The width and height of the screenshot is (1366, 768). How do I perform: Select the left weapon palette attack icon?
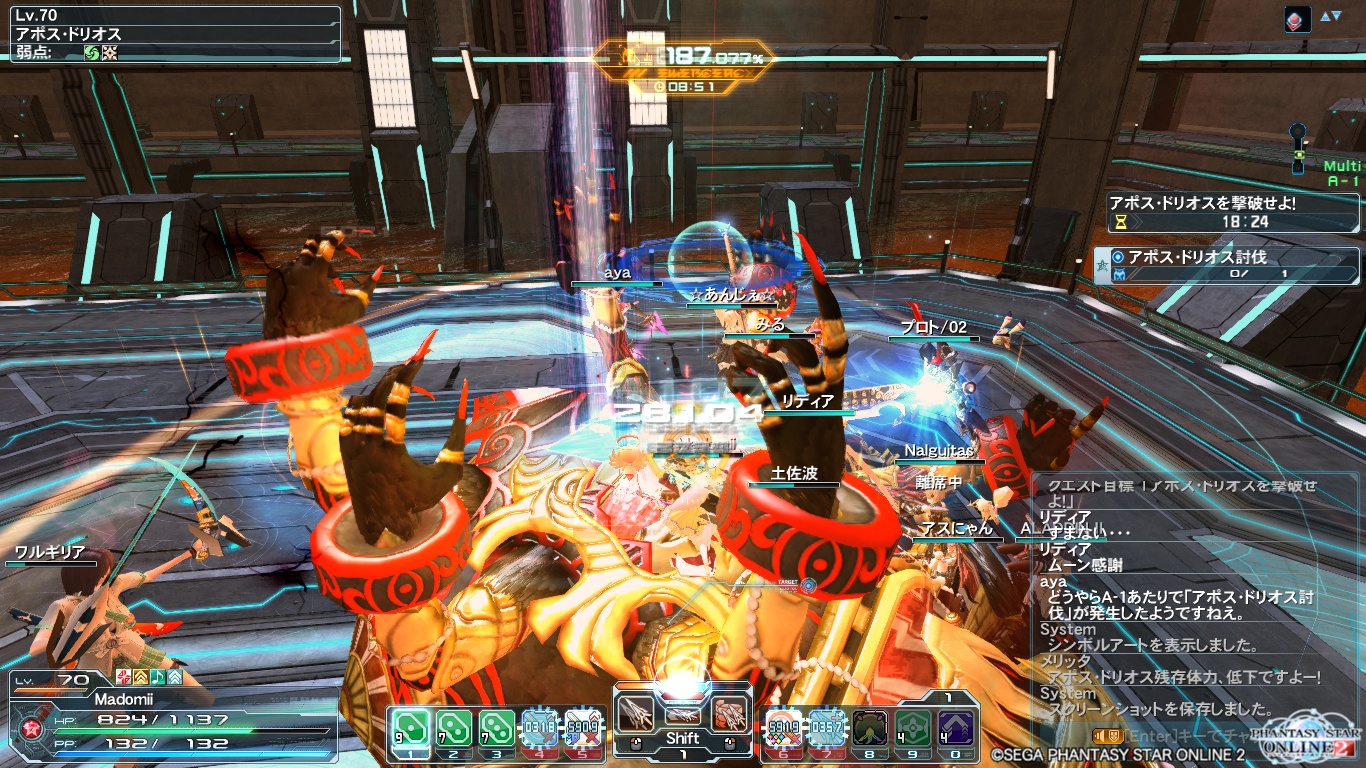coord(636,713)
